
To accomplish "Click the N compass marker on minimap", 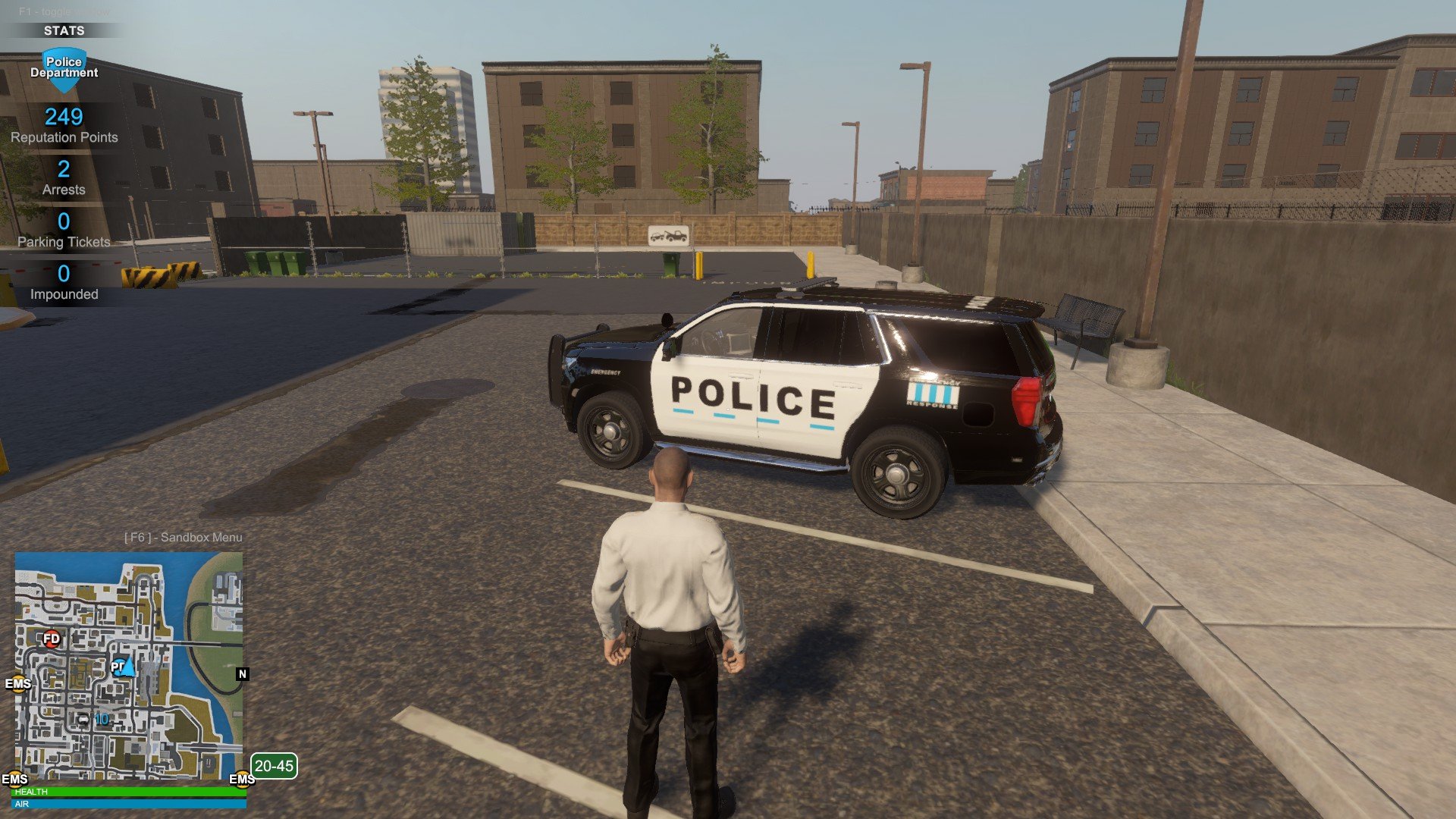I will (243, 673).
